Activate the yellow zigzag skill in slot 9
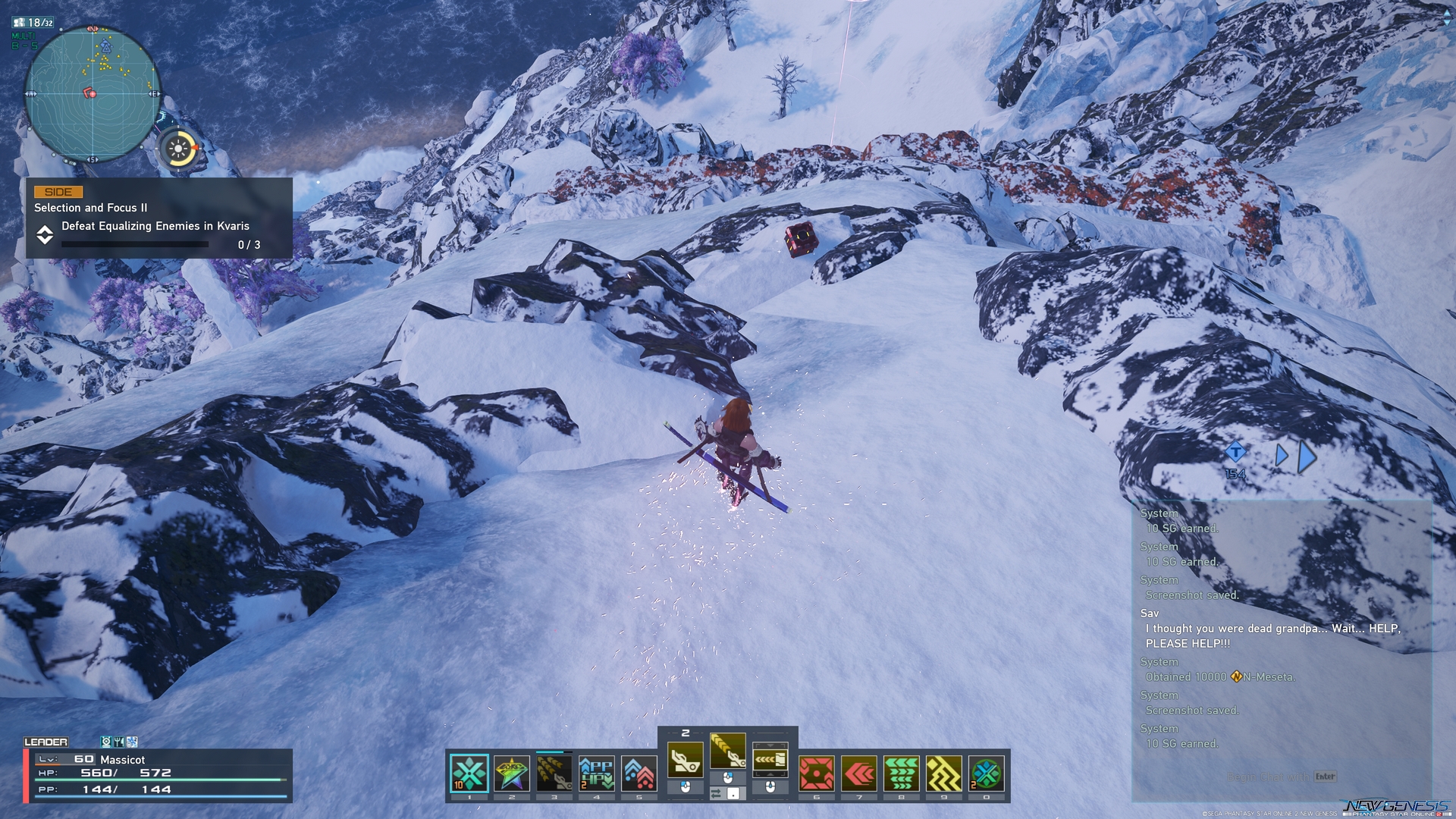This screenshot has width=1456, height=819. pos(944,773)
